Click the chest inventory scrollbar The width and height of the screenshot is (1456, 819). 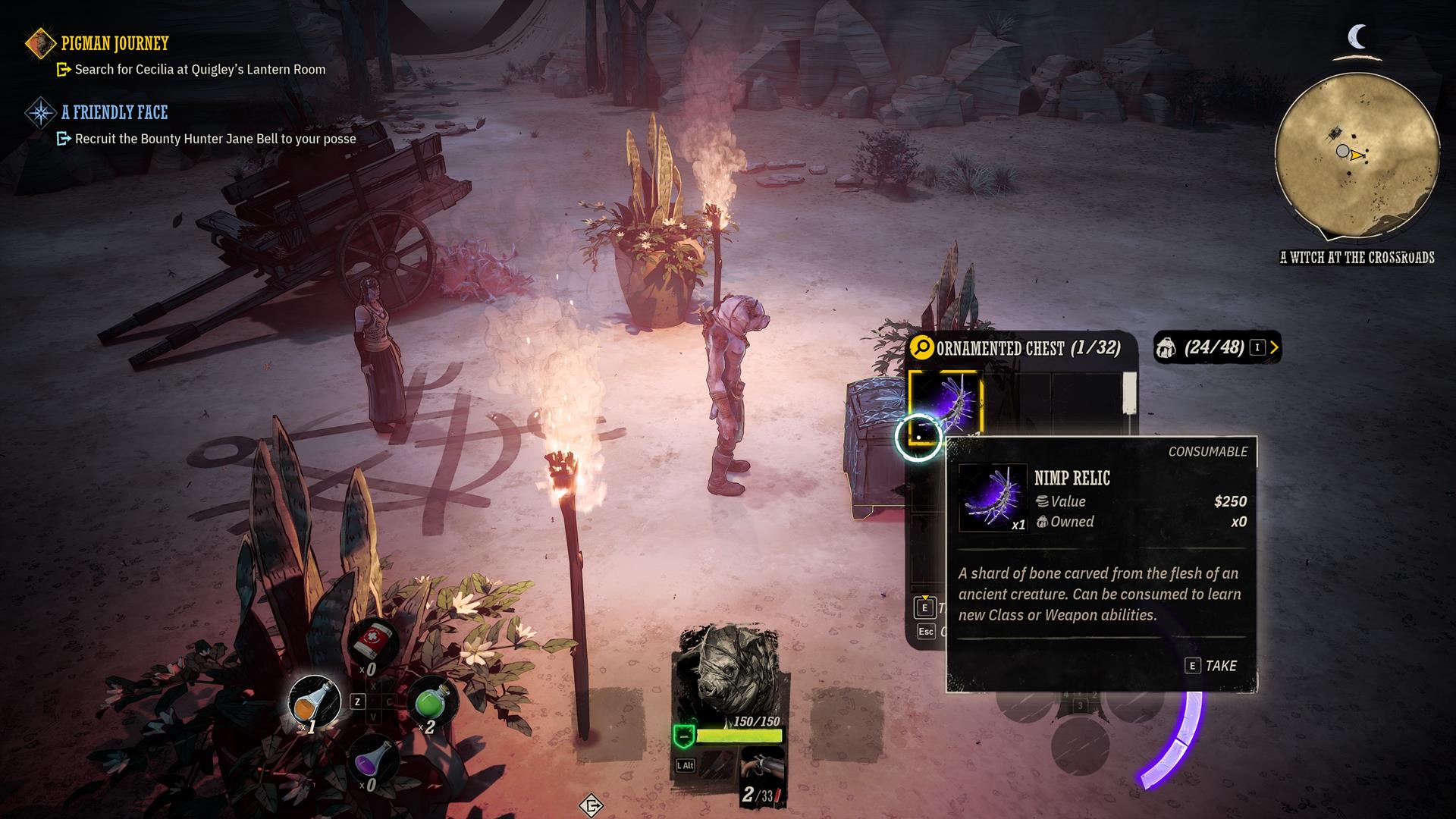(x=1130, y=393)
